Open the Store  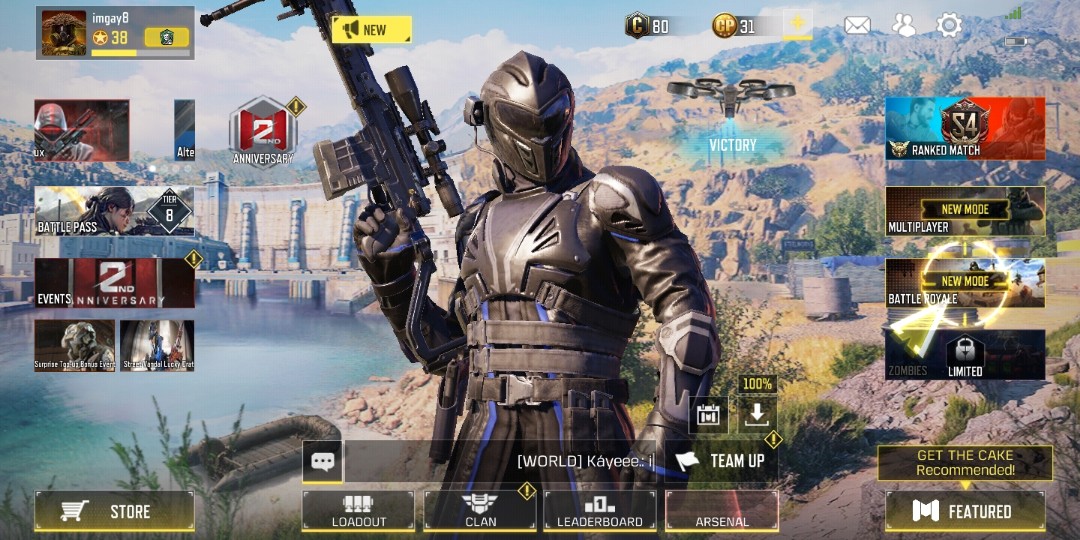tap(114, 511)
